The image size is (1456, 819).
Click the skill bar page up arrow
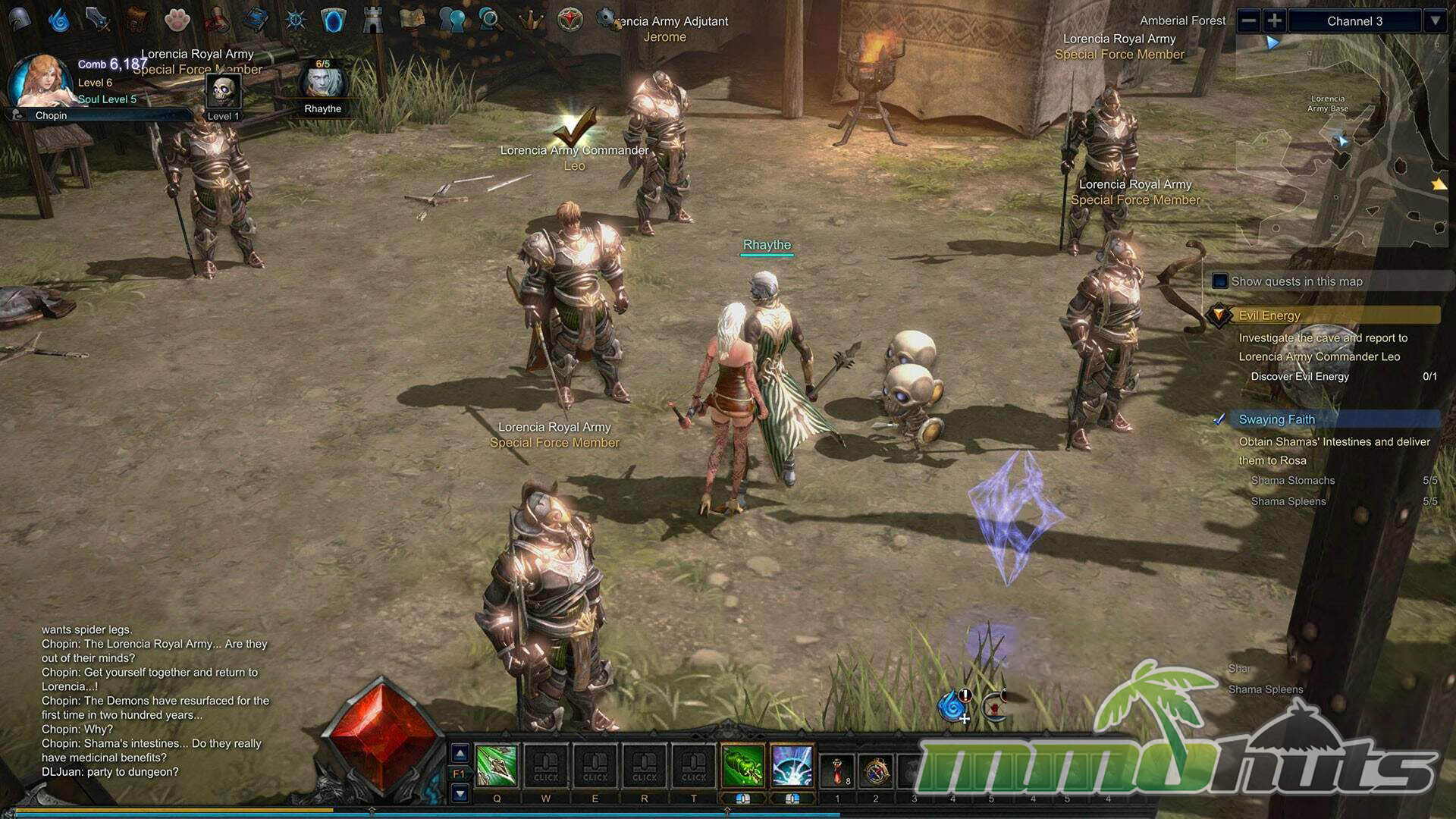point(460,754)
